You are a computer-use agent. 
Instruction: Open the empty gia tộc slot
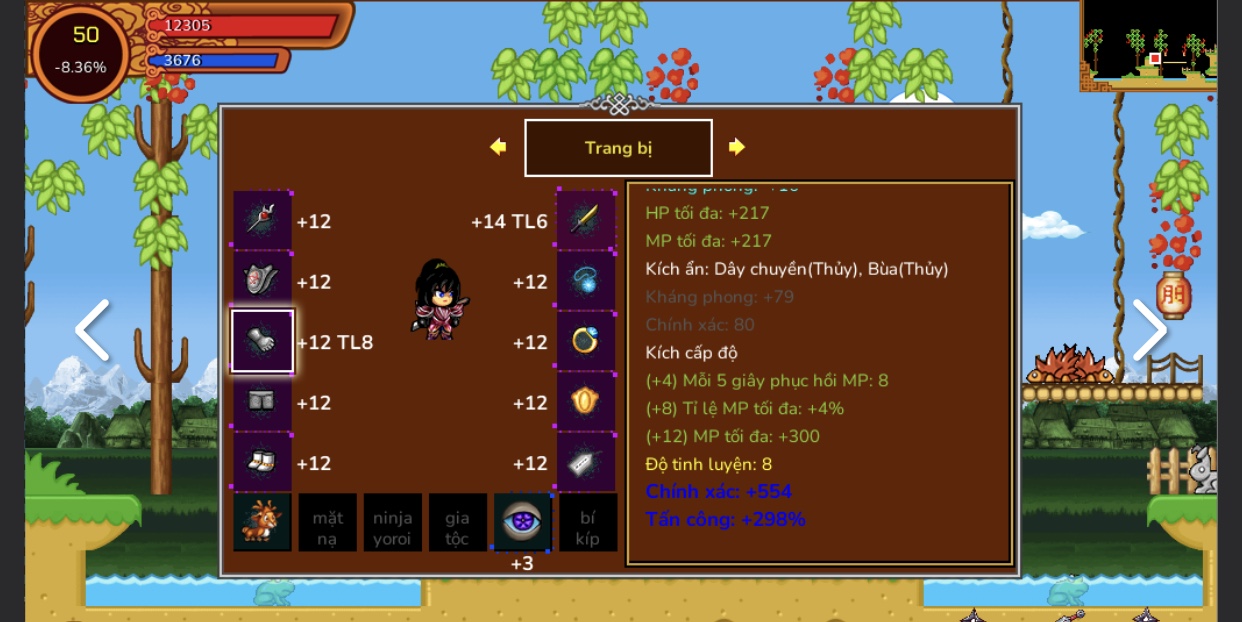[457, 522]
